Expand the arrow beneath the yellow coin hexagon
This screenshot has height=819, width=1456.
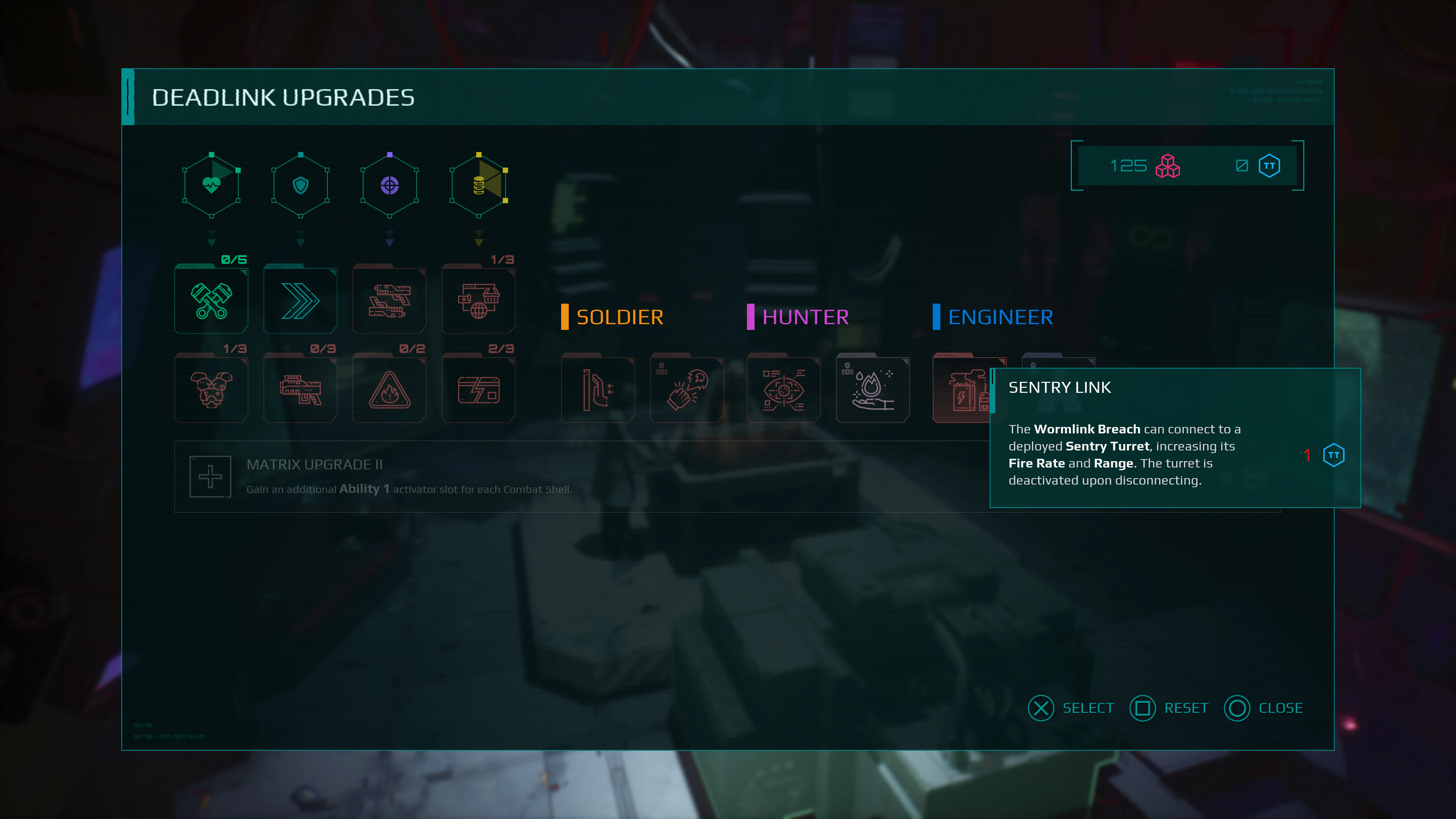coord(478,239)
